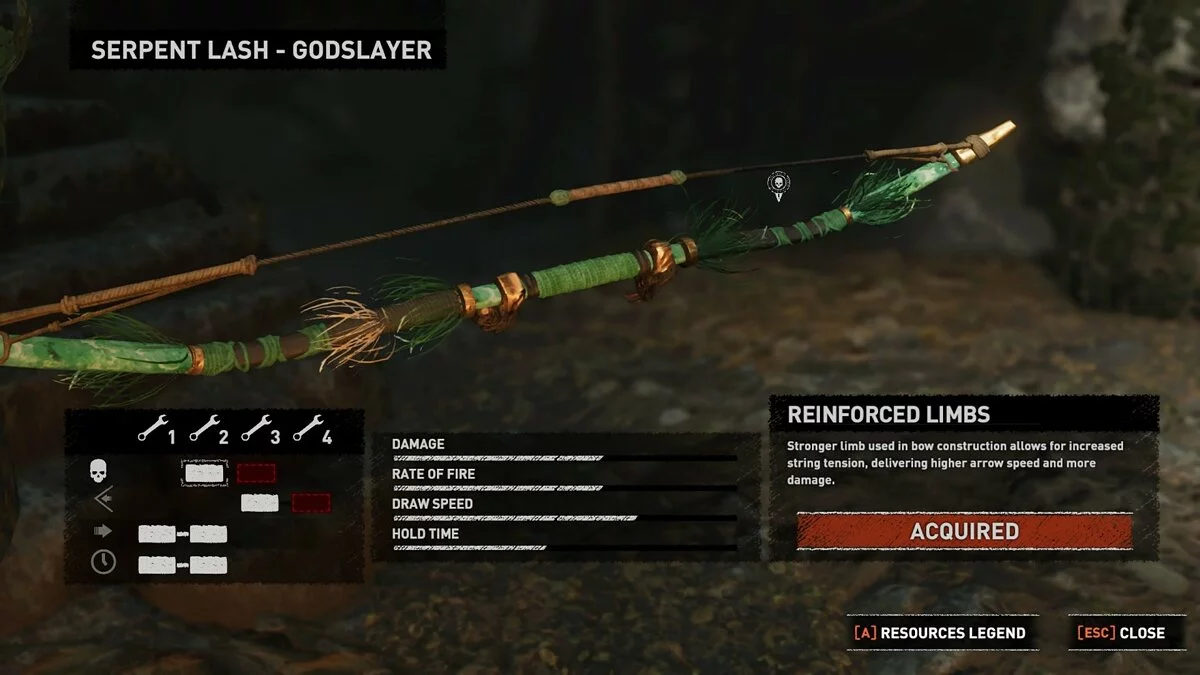Click the red Acquired button
This screenshot has width=1200, height=675.
click(x=964, y=532)
